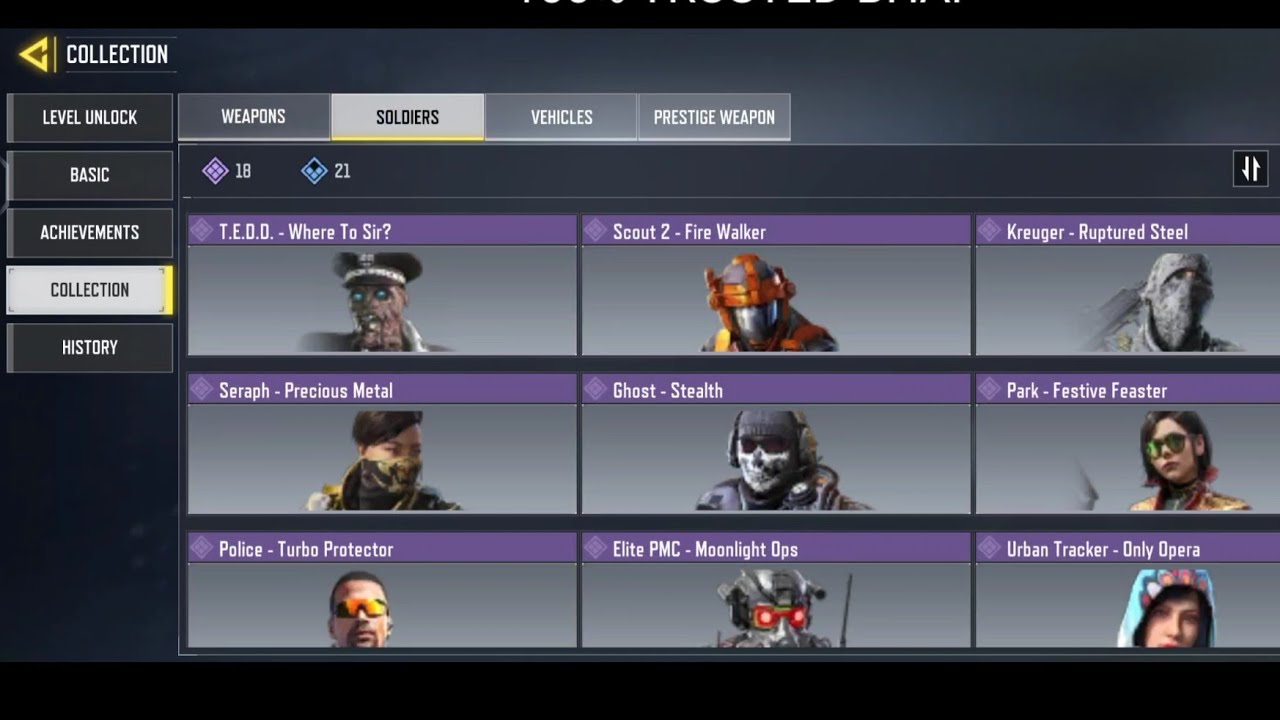1280x720 pixels.
Task: Select the T.E.D.D. - Where To Sir? skin
Action: (382, 286)
